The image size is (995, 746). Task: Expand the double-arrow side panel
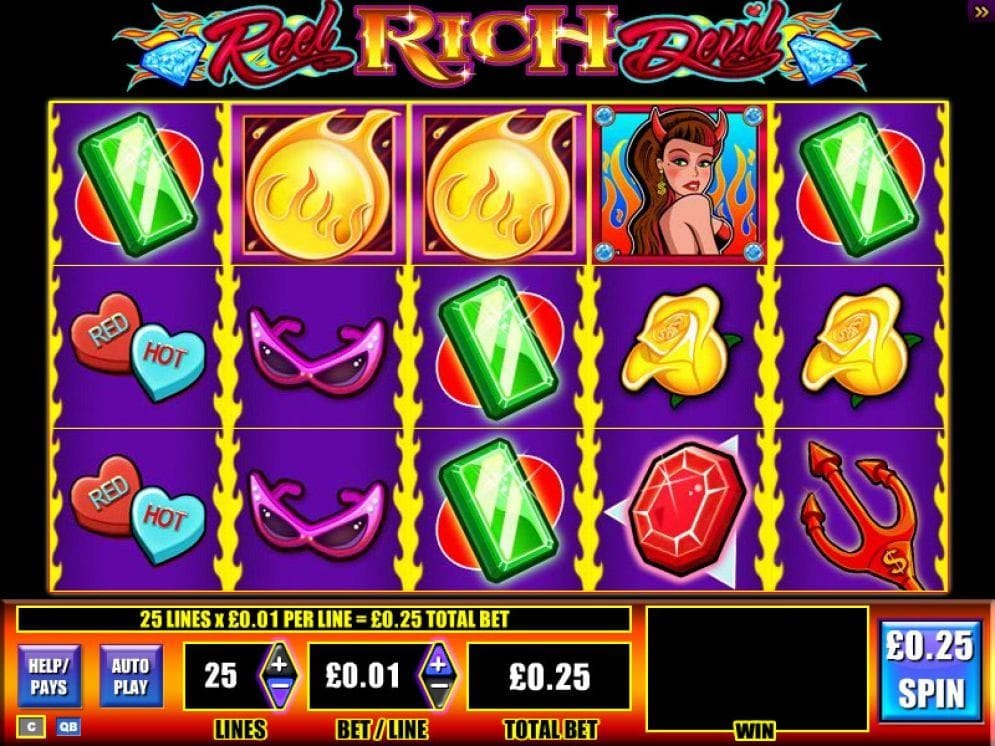pos(980,11)
